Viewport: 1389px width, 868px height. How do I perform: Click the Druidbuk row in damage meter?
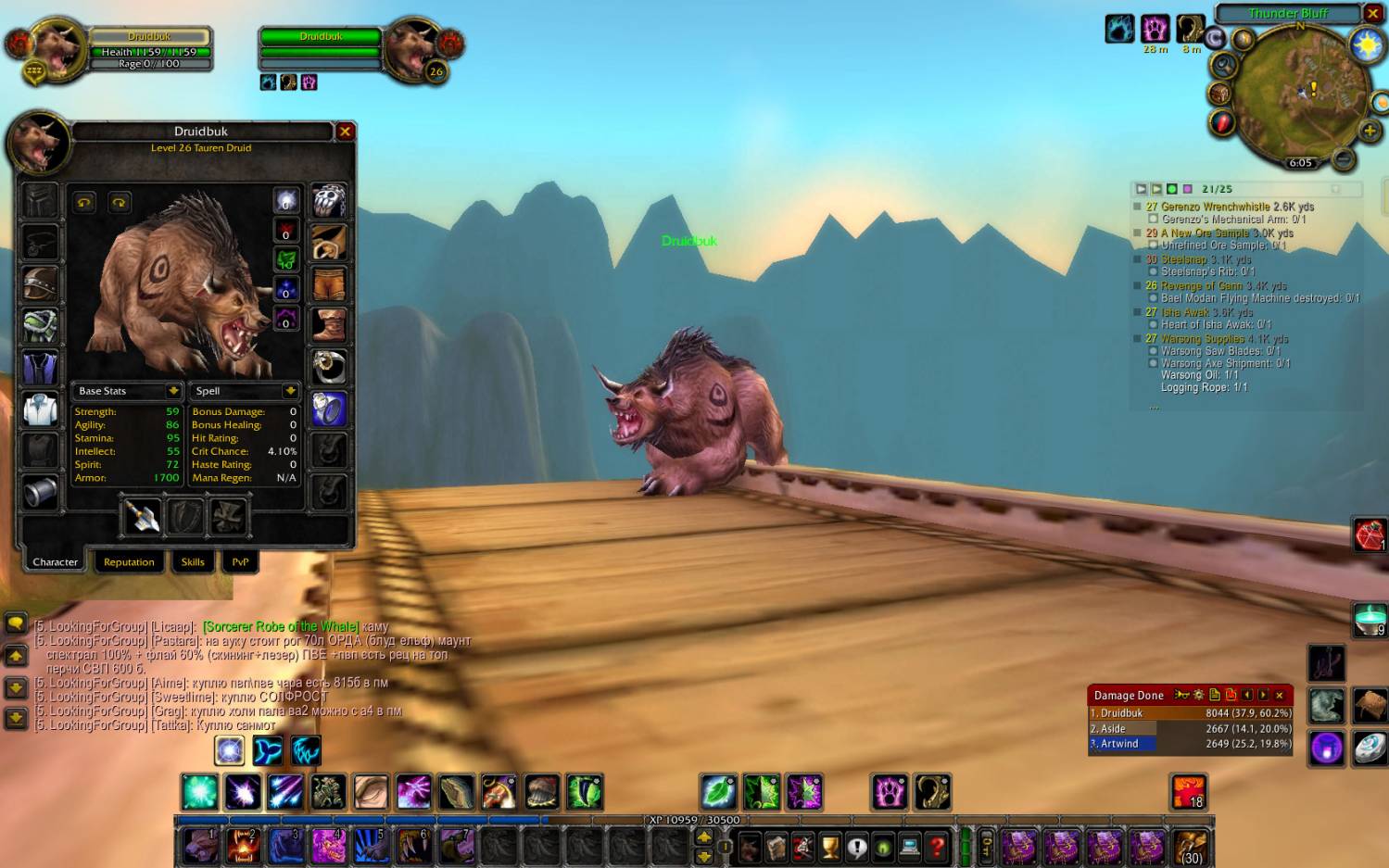(x=1190, y=713)
